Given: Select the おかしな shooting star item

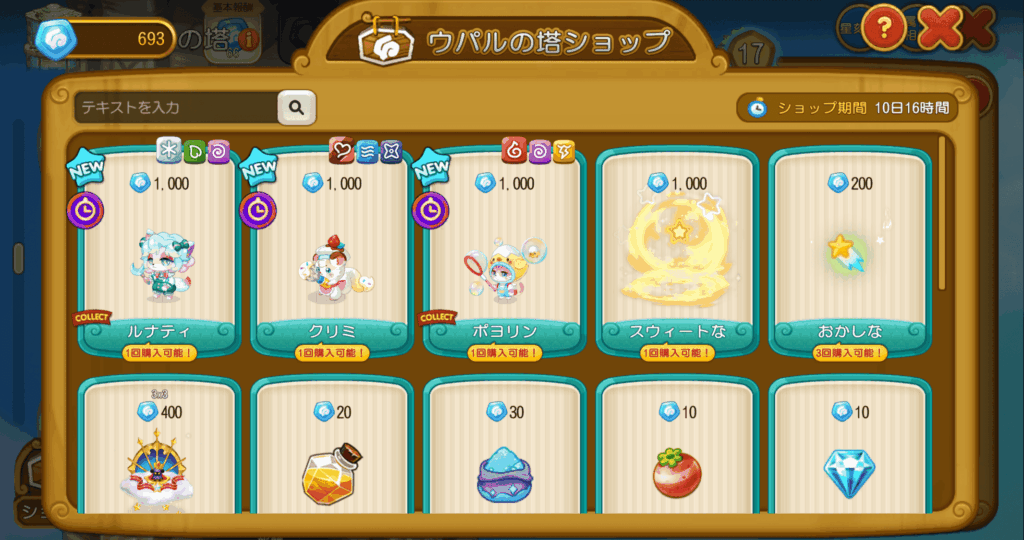Looking at the screenshot, I should pyautogui.click(x=849, y=255).
